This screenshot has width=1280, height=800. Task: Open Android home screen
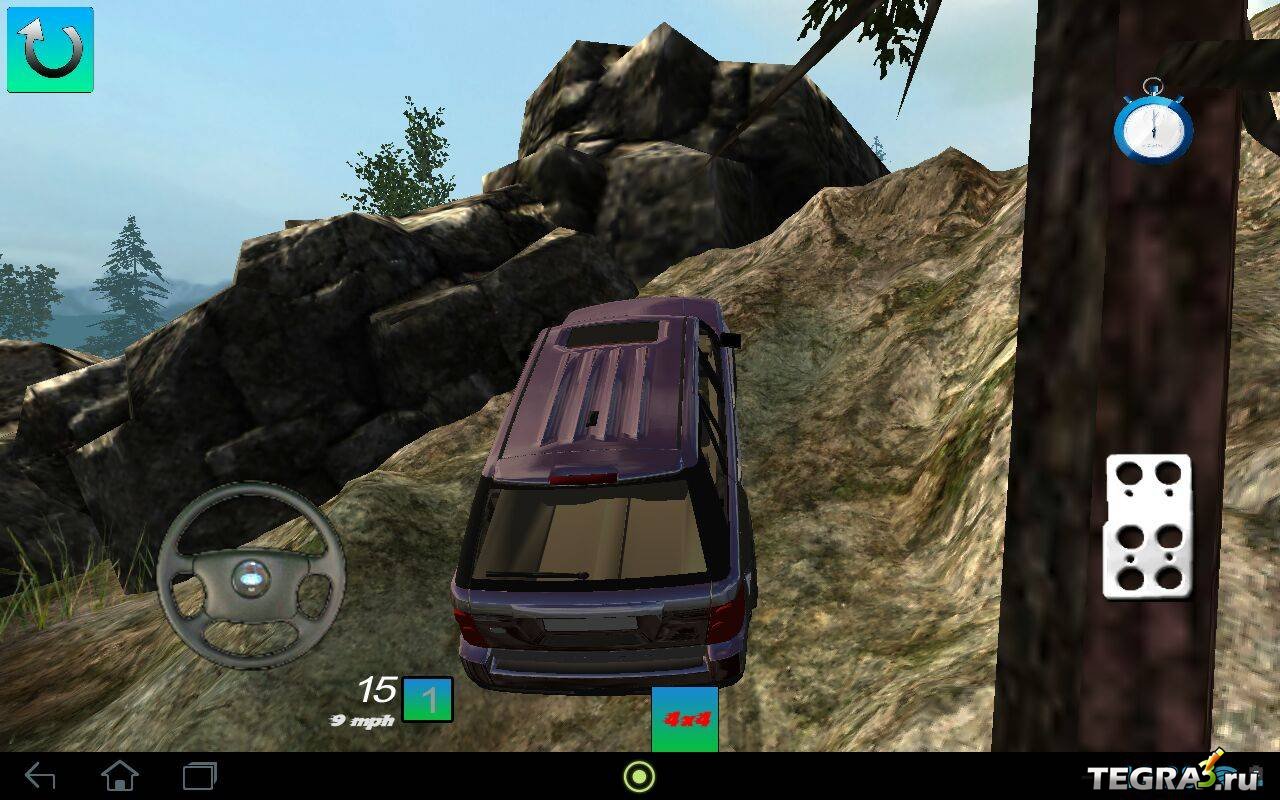pos(120,775)
